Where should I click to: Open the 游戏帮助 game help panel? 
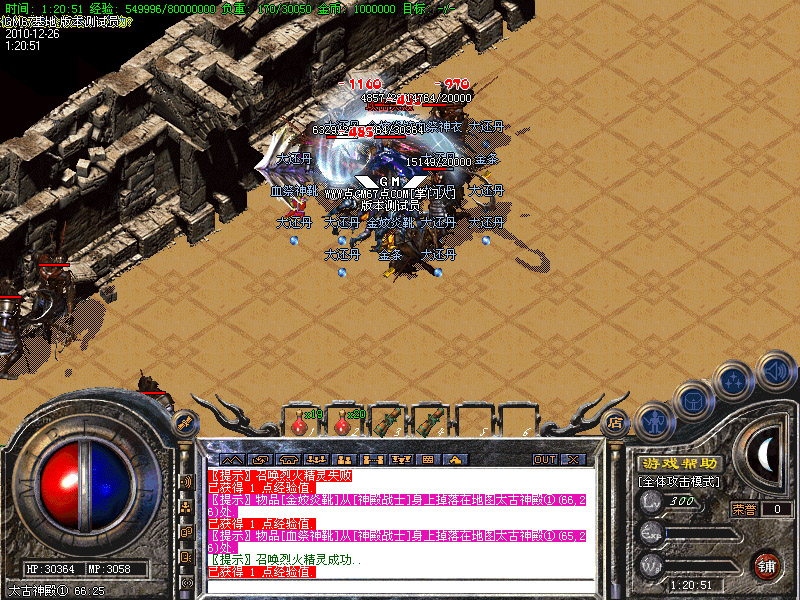680,464
